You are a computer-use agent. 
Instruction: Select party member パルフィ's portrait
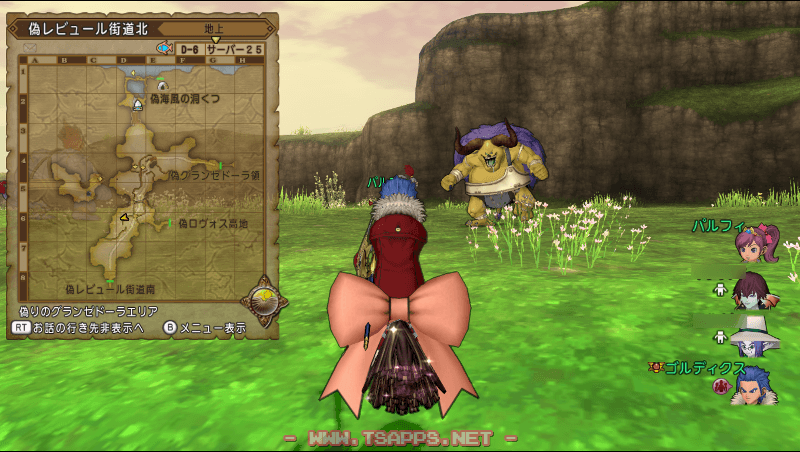pos(756,243)
